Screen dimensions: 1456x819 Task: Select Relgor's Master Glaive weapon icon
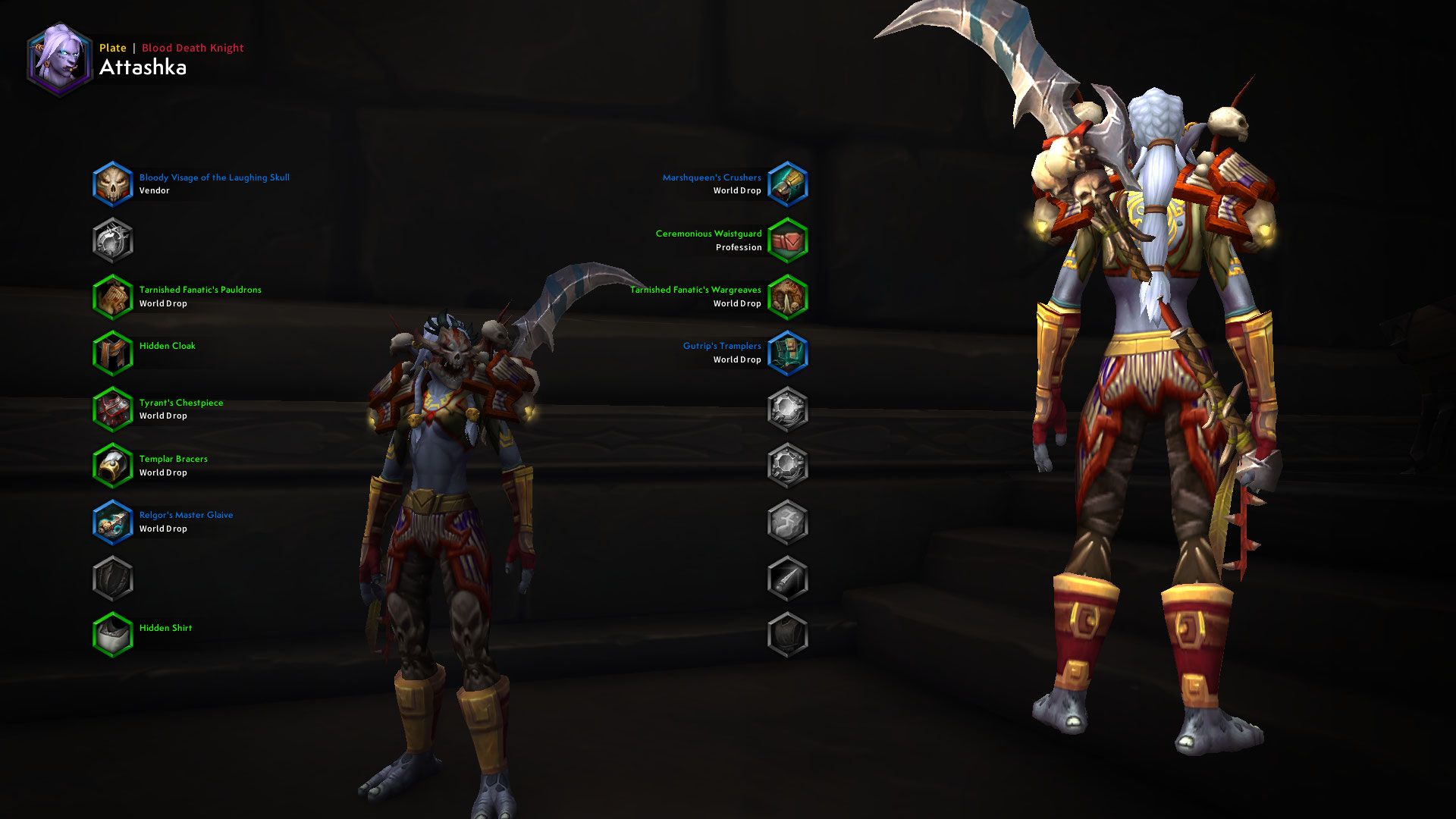point(112,521)
